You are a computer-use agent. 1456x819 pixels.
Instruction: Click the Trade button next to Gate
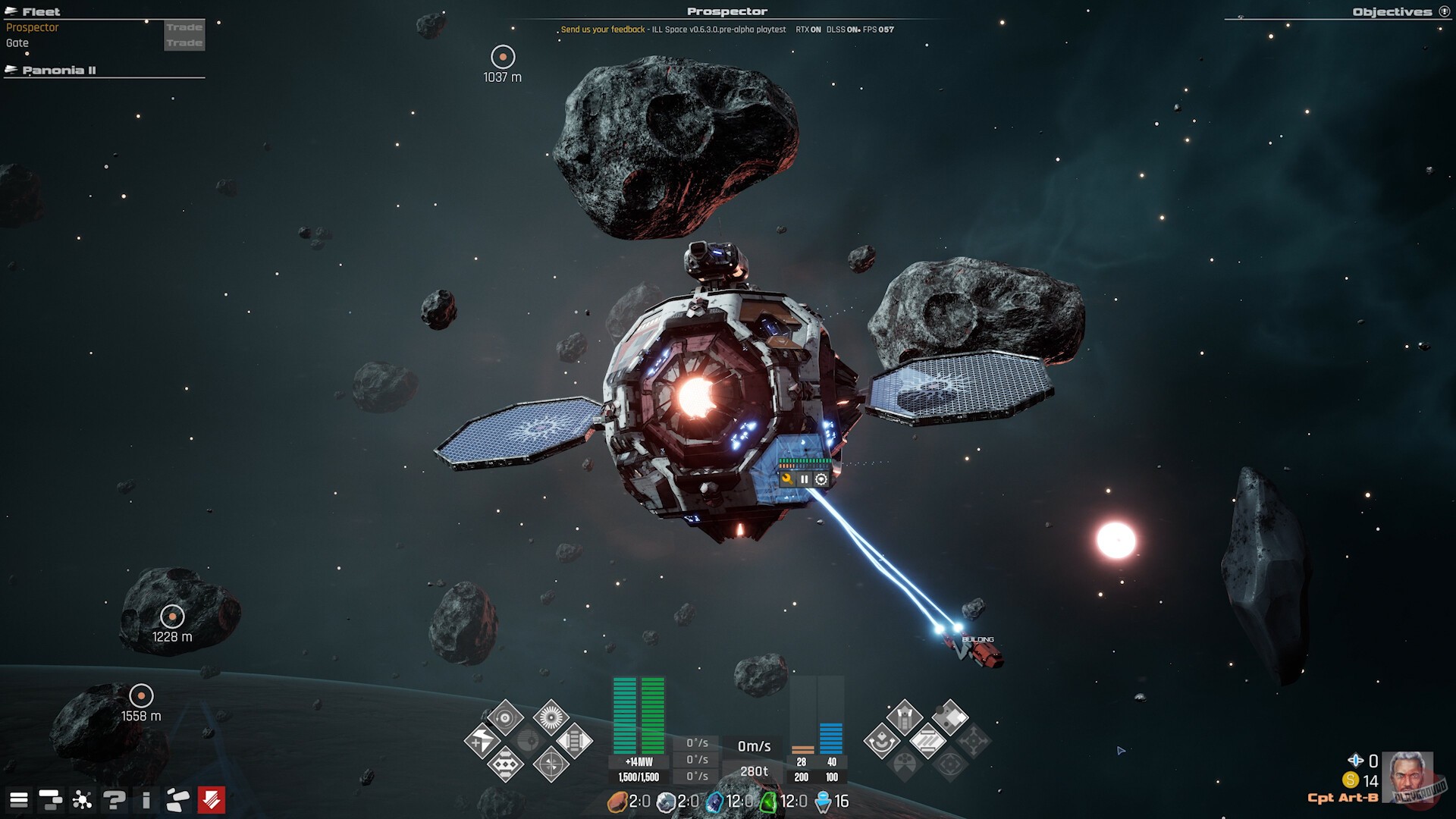click(x=184, y=43)
